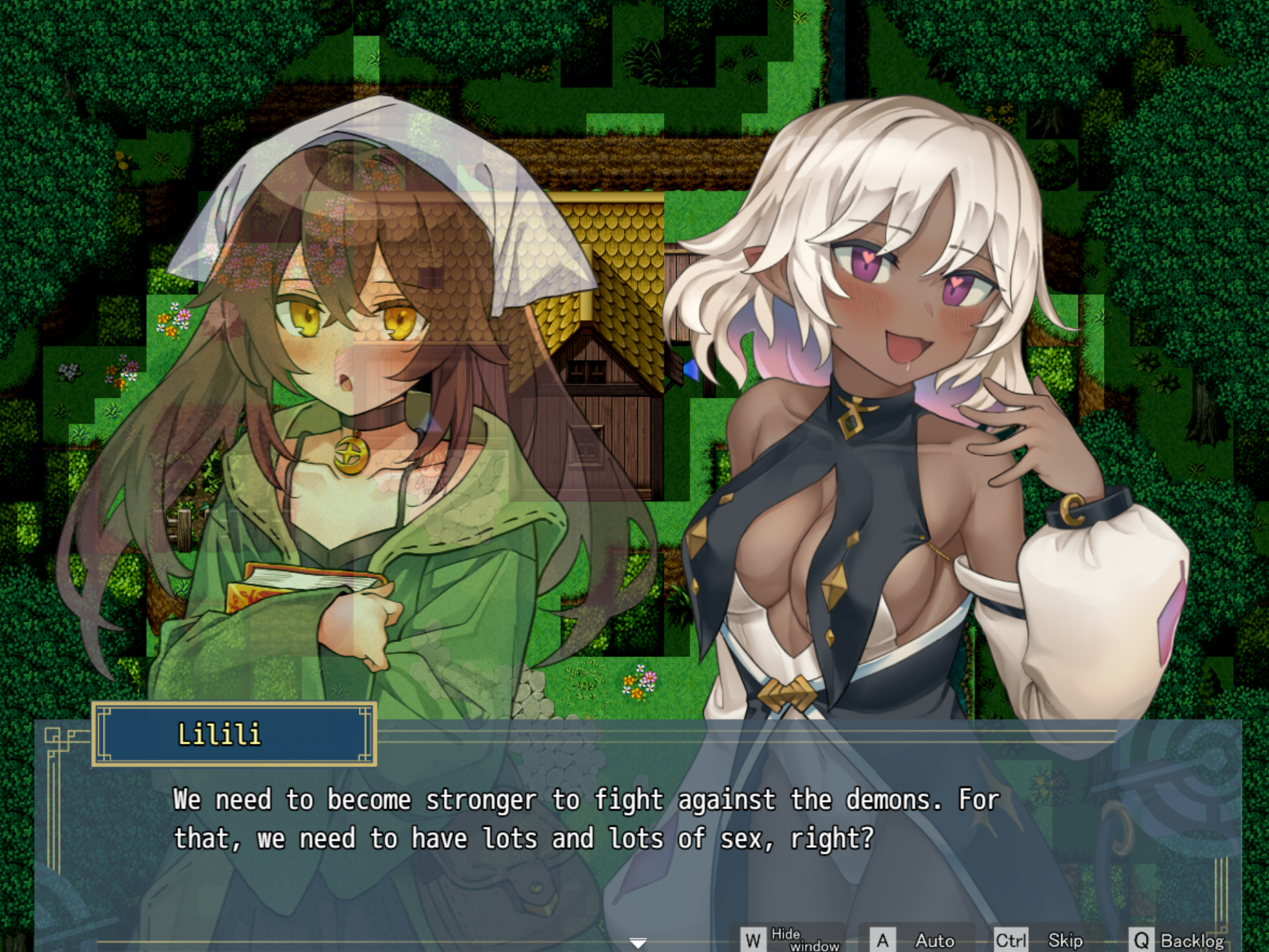1269x952 pixels.
Task: Expand the dialogue by clicking the advance triangle
Action: (x=638, y=941)
